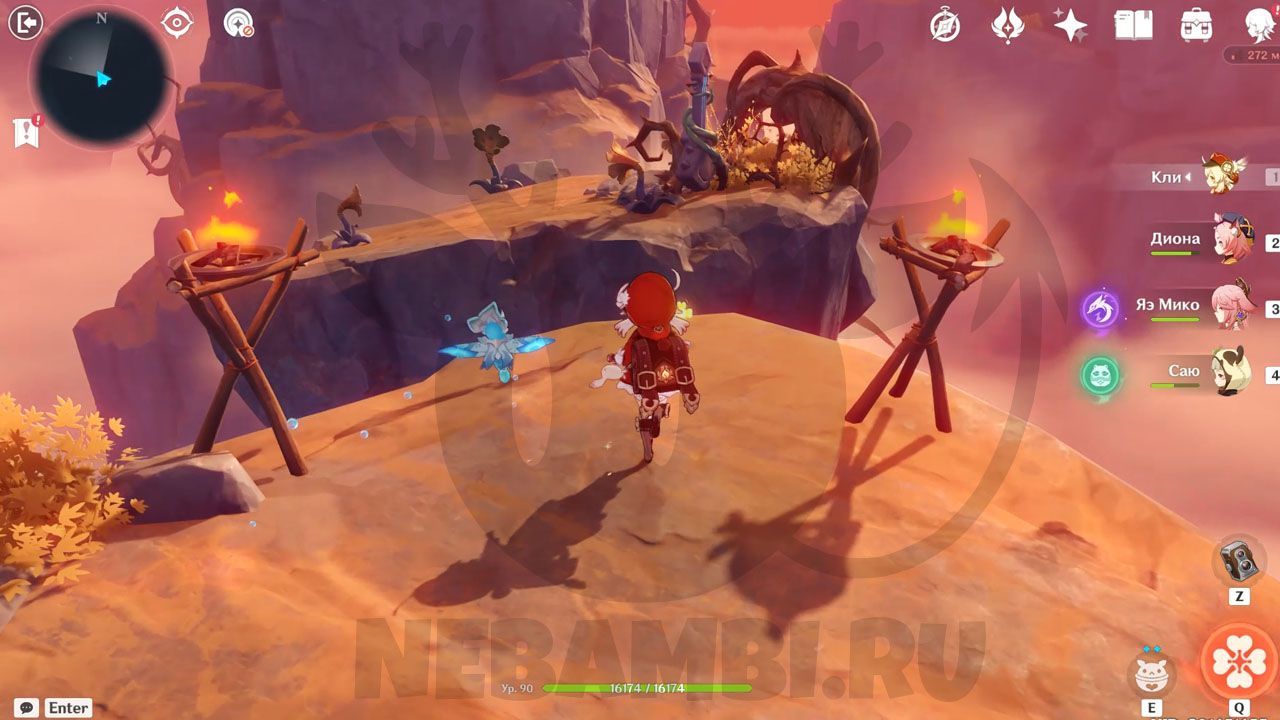1280x720 pixels.
Task: Click the gauge icon beside minimap
Action: click(x=238, y=23)
